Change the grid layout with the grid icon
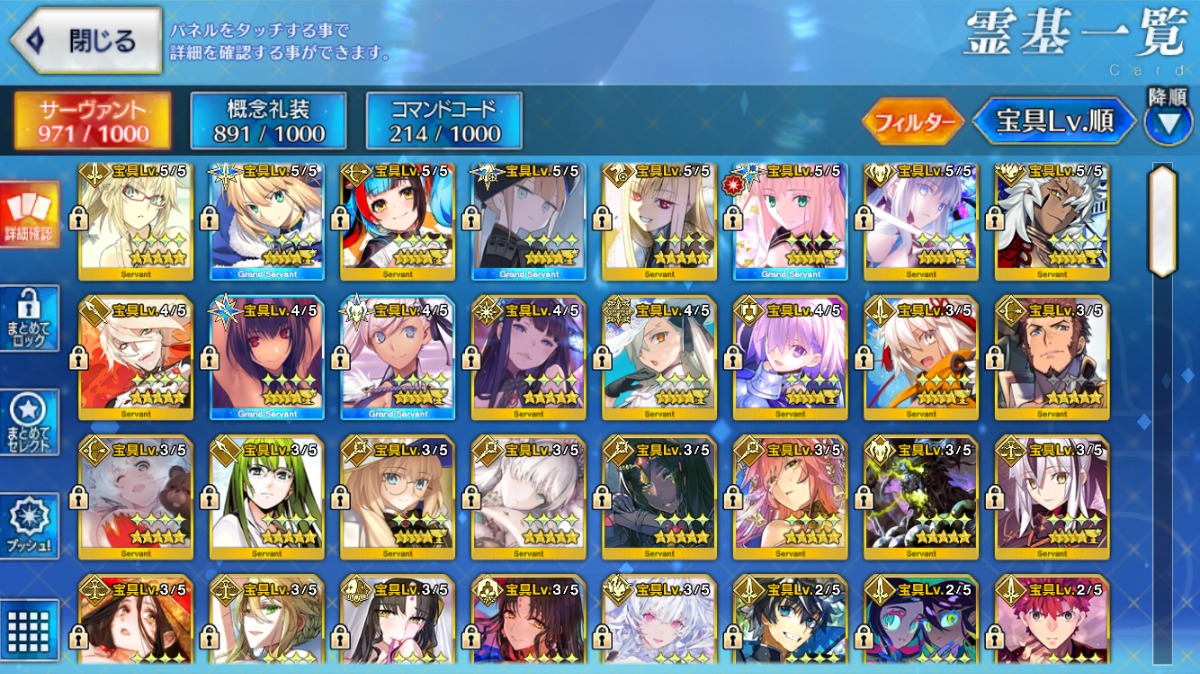 (29, 630)
